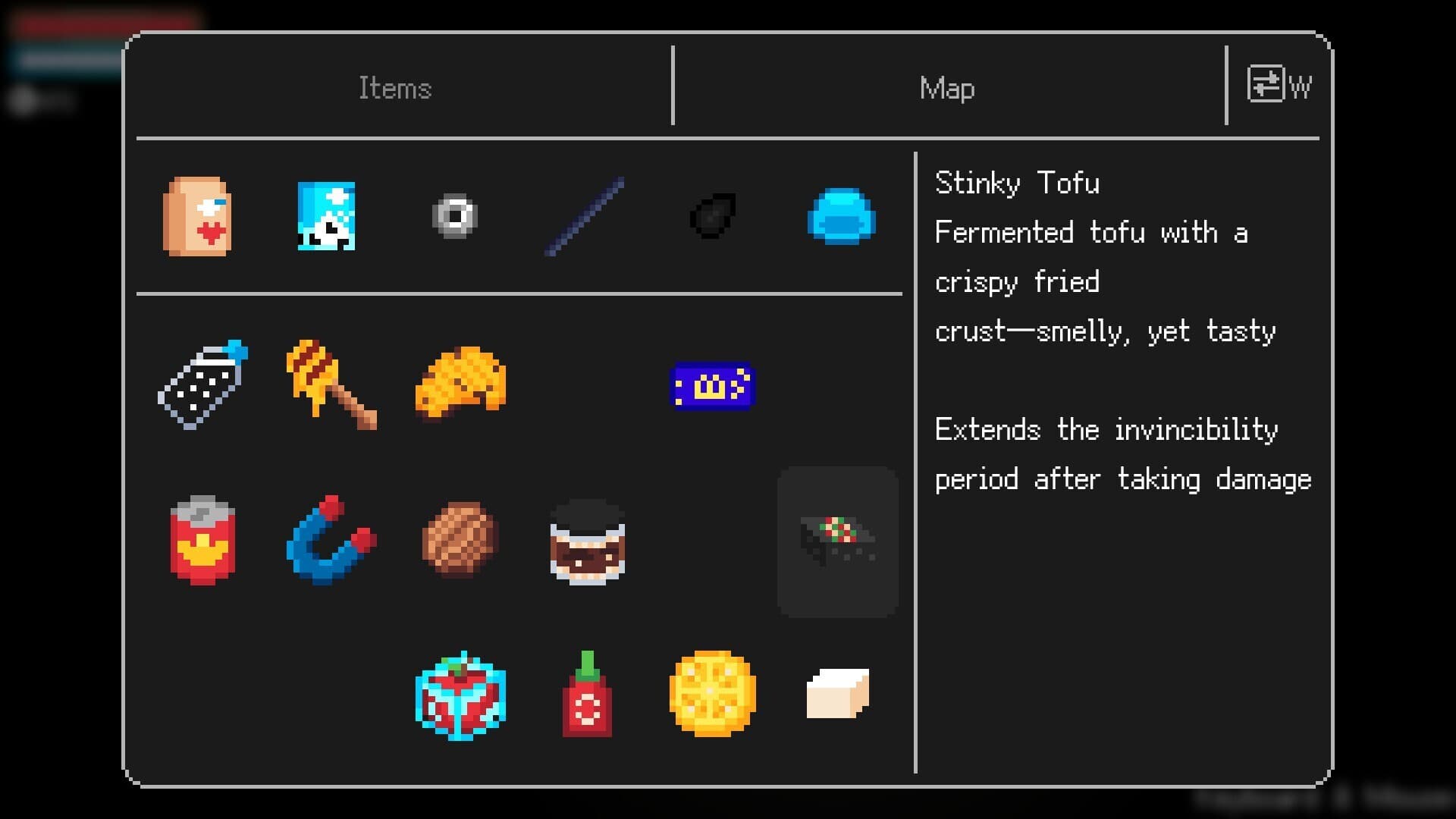Click the horseshoe magnet icon
This screenshot has width=1456, height=819.
point(331,540)
